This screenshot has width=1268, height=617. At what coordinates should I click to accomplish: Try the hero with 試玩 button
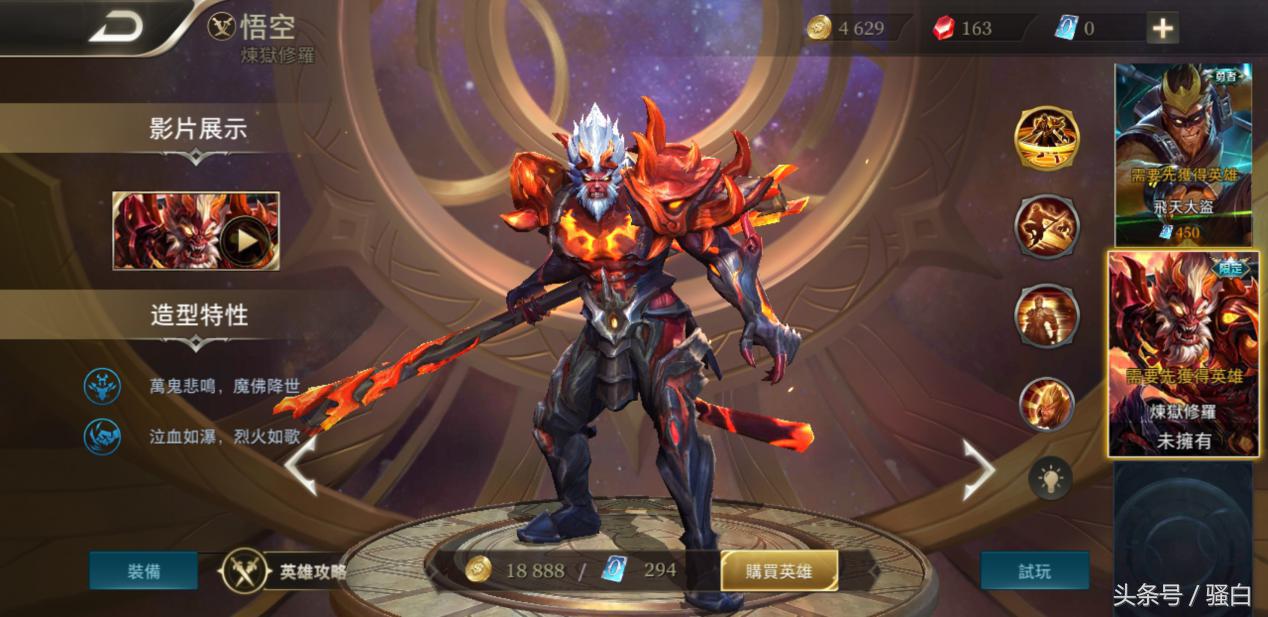pyautogui.click(x=1034, y=571)
